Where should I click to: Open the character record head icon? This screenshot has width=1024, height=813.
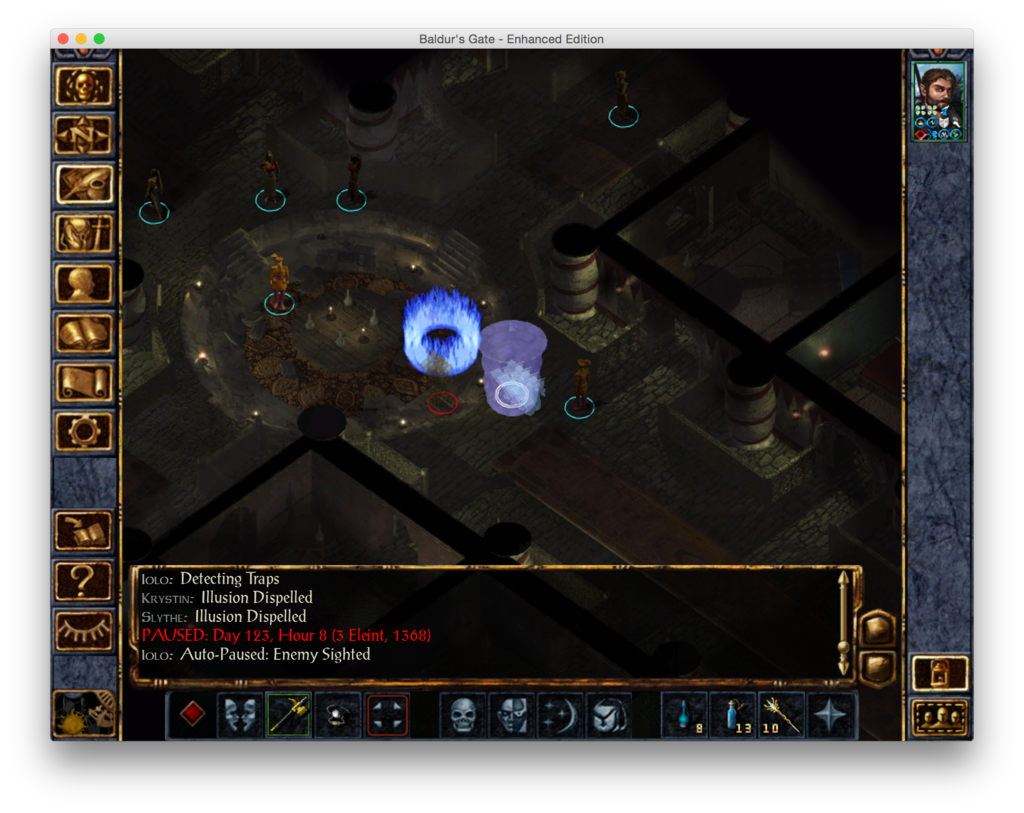tap(84, 284)
